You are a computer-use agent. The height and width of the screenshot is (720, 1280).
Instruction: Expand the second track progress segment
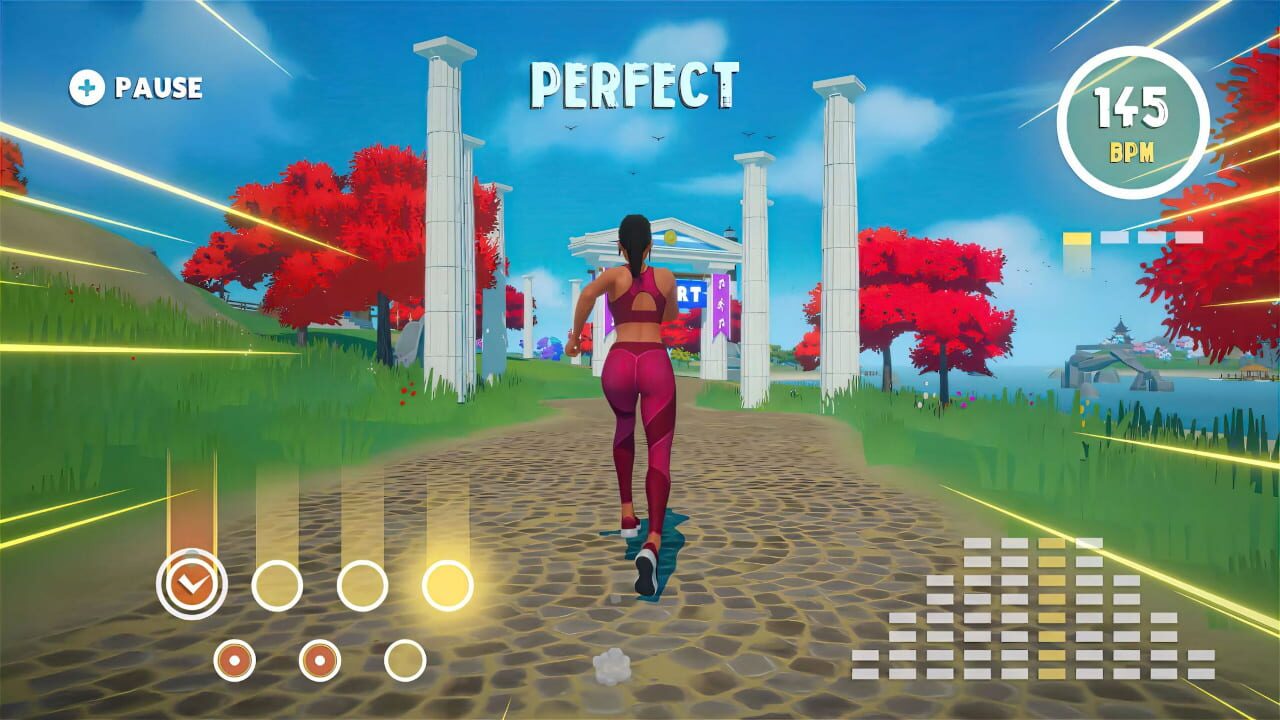tap(1114, 238)
